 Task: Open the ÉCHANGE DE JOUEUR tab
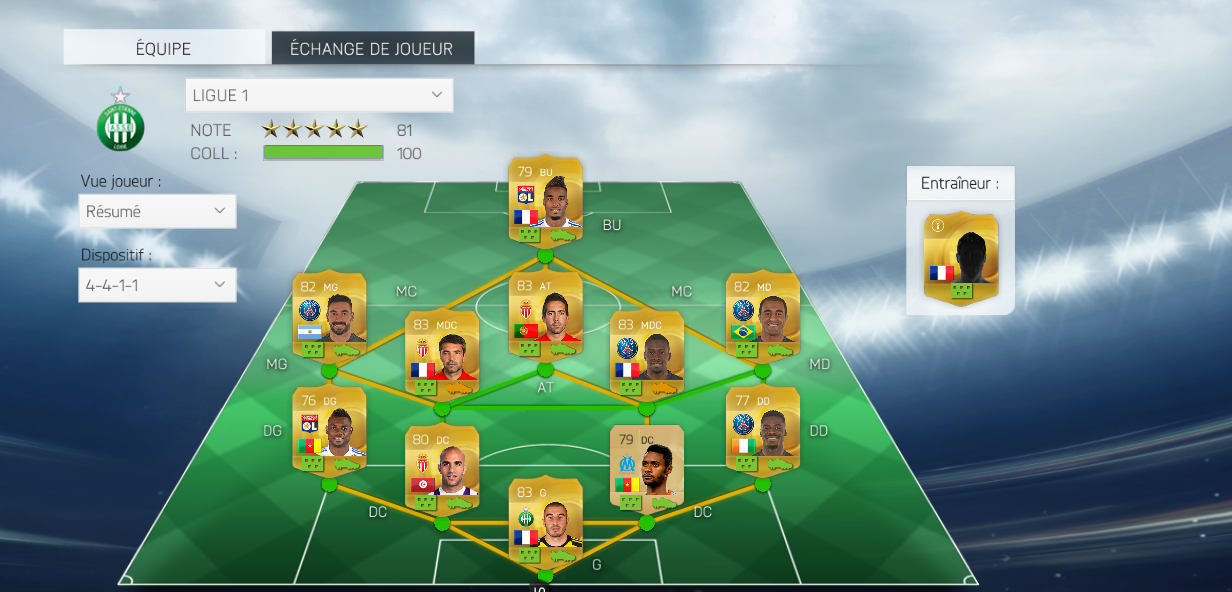click(x=372, y=48)
